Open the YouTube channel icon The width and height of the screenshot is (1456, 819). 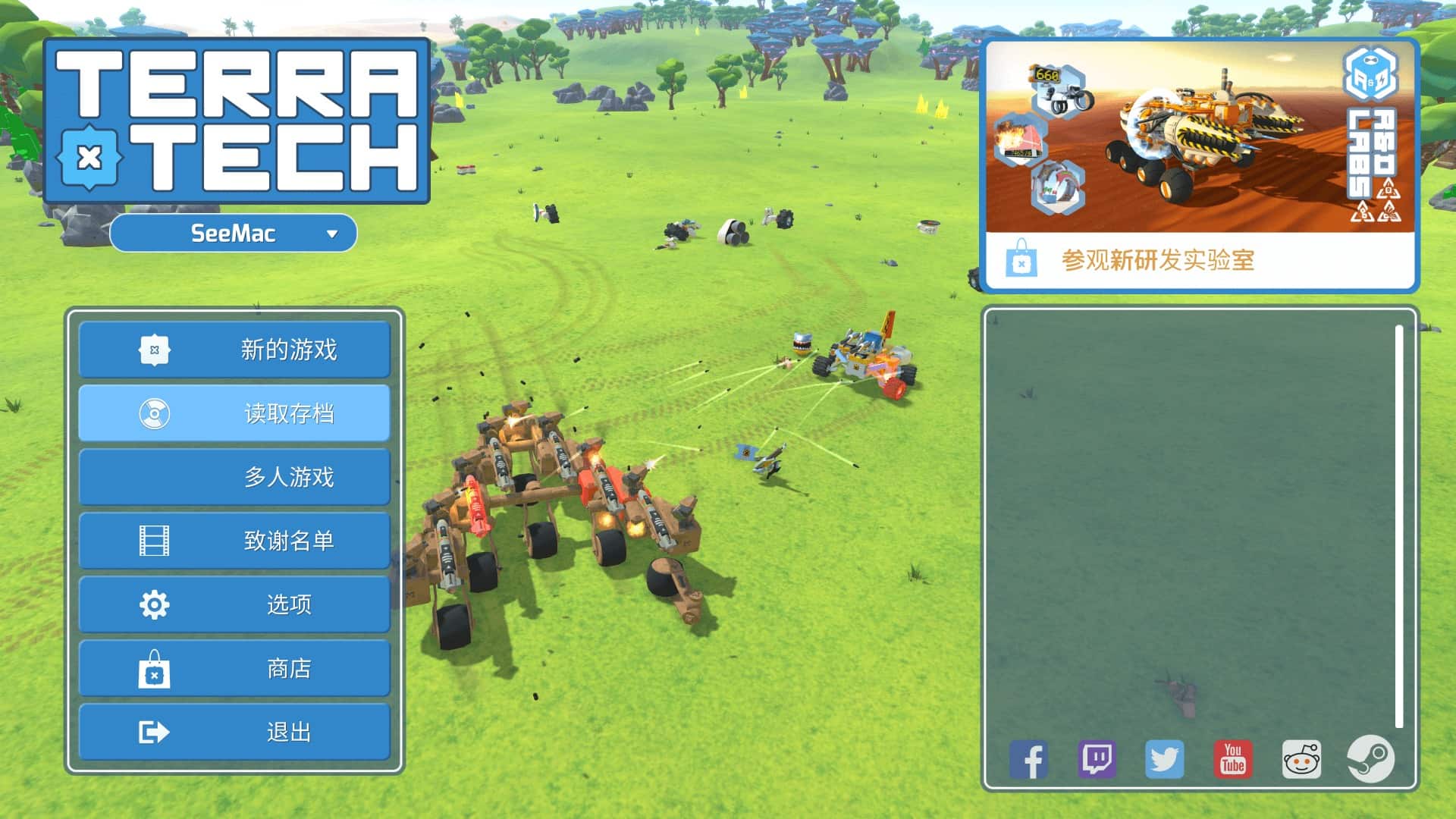coord(1233,759)
